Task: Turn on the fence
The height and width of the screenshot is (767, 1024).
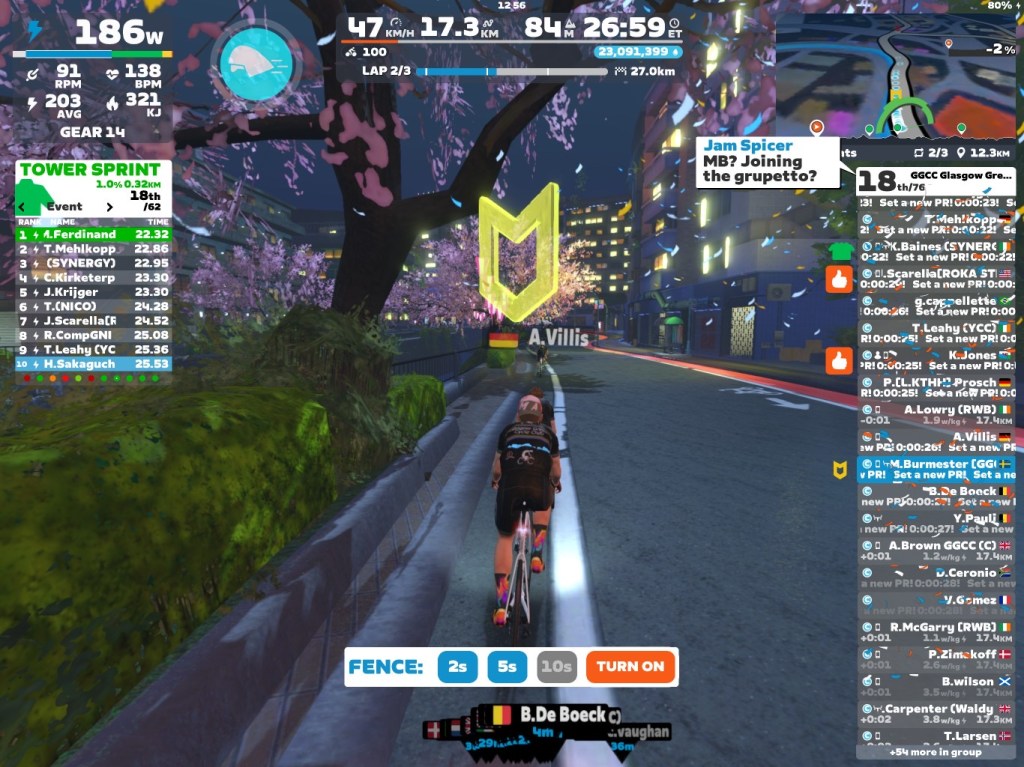Action: click(x=630, y=667)
